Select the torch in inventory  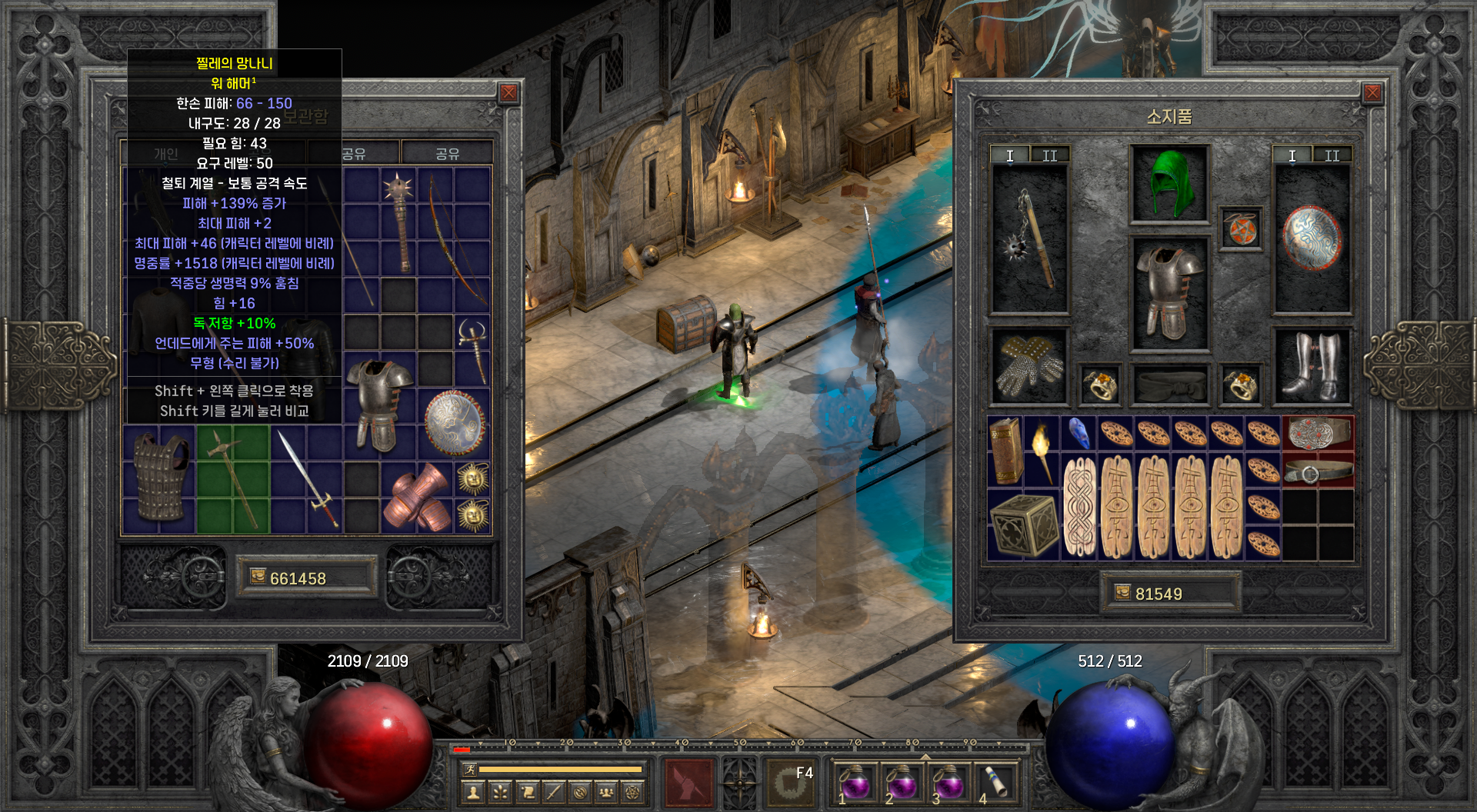[x=1042, y=451]
